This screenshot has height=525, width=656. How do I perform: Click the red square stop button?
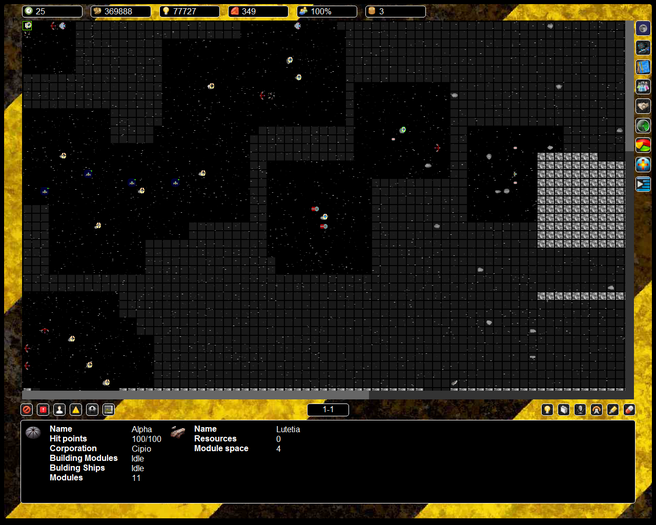coord(43,409)
